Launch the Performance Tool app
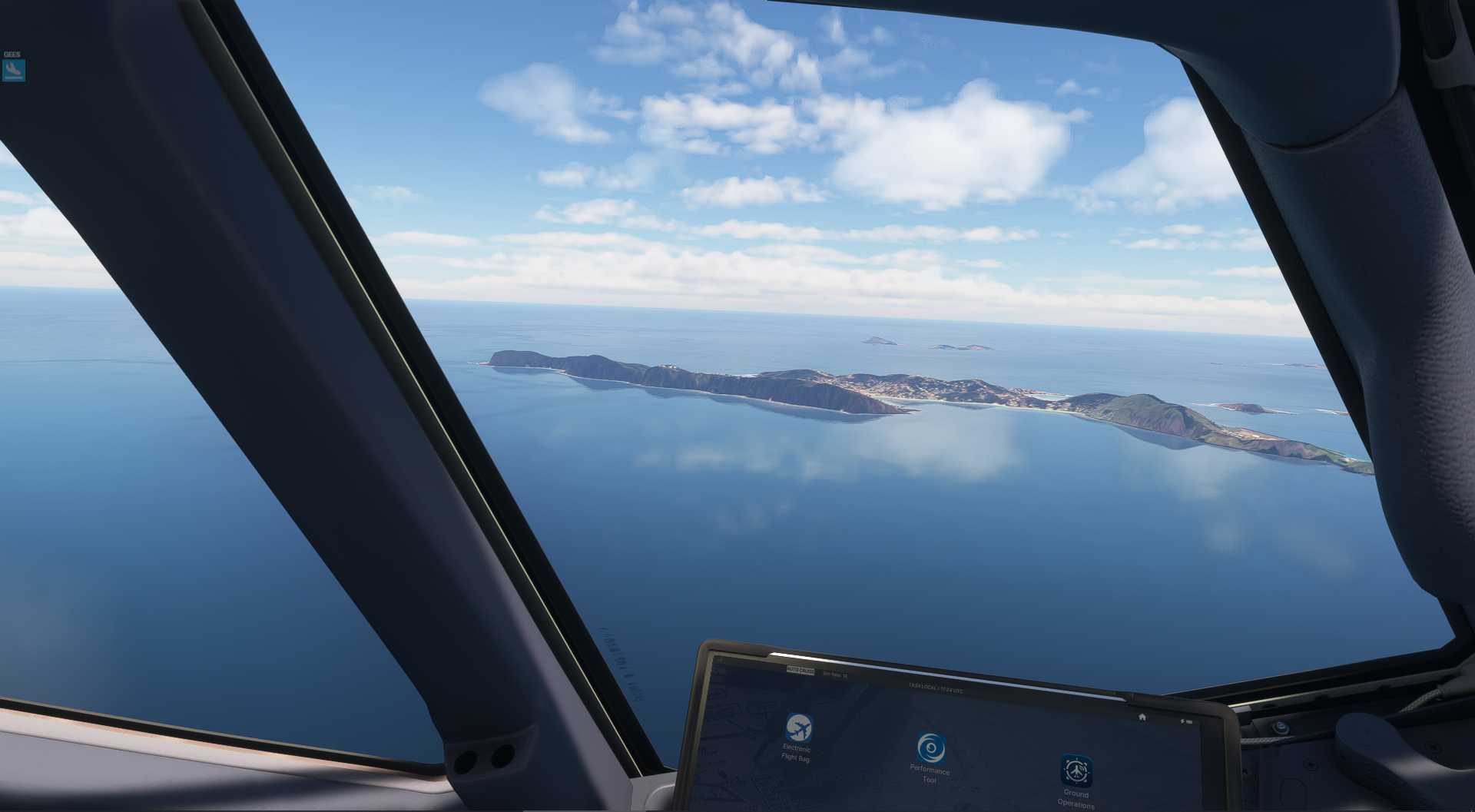Viewport: 1475px width, 812px height. [x=931, y=748]
